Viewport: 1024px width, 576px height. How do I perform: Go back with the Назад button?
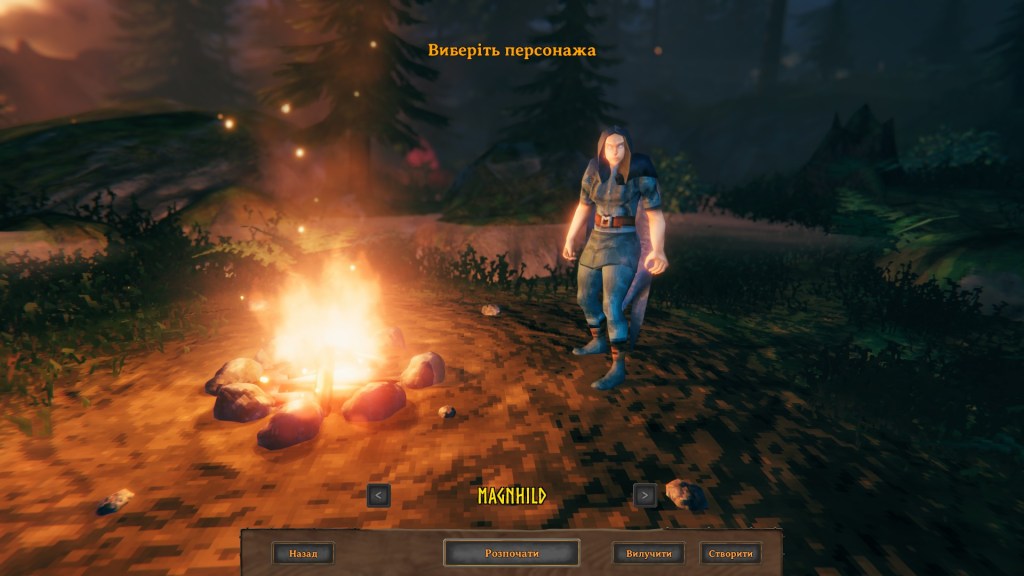[x=302, y=553]
